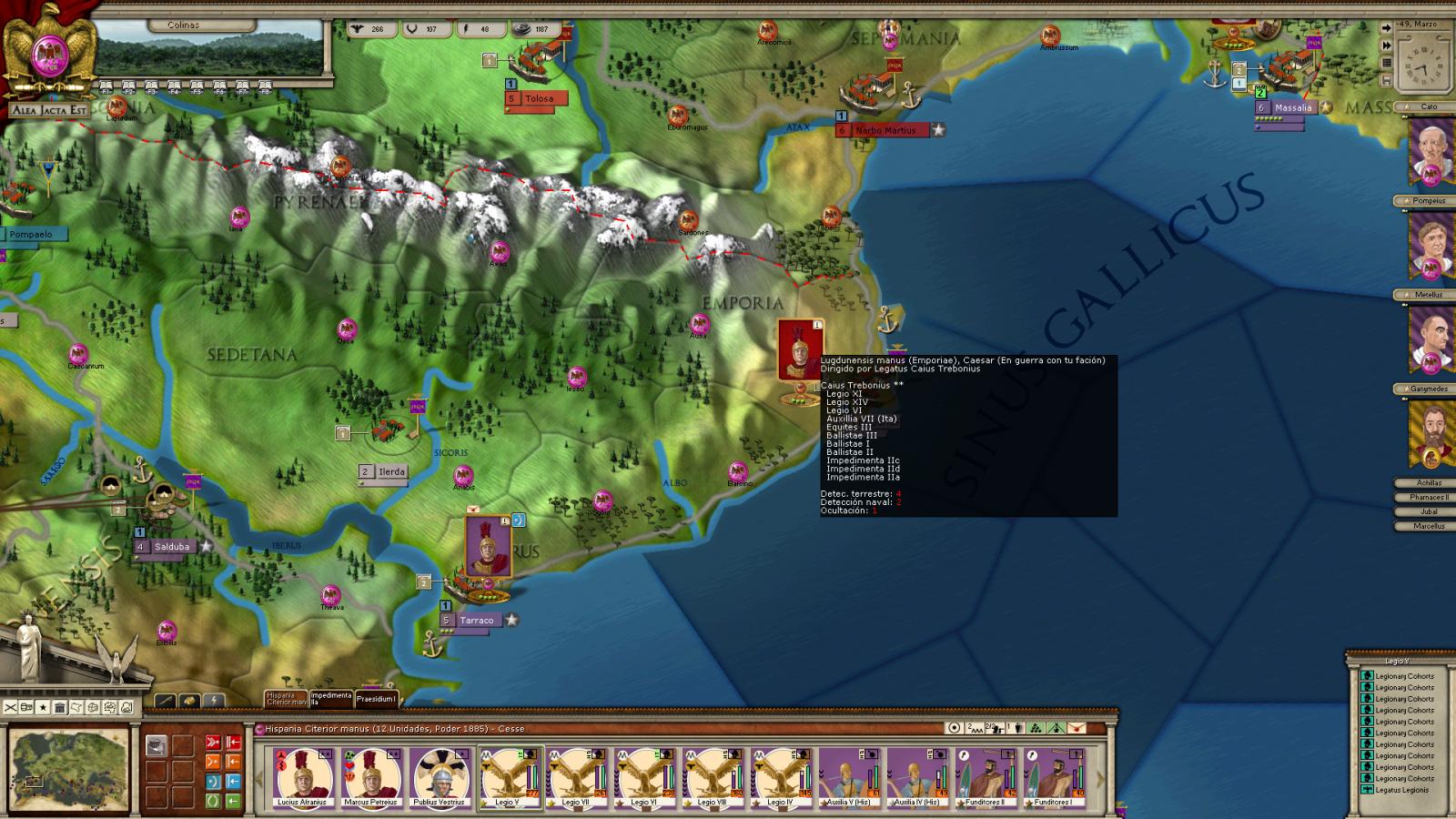Image resolution: width=1456 pixels, height=819 pixels.
Task: Select Pharnaces II in the leader list
Action: tap(1430, 497)
